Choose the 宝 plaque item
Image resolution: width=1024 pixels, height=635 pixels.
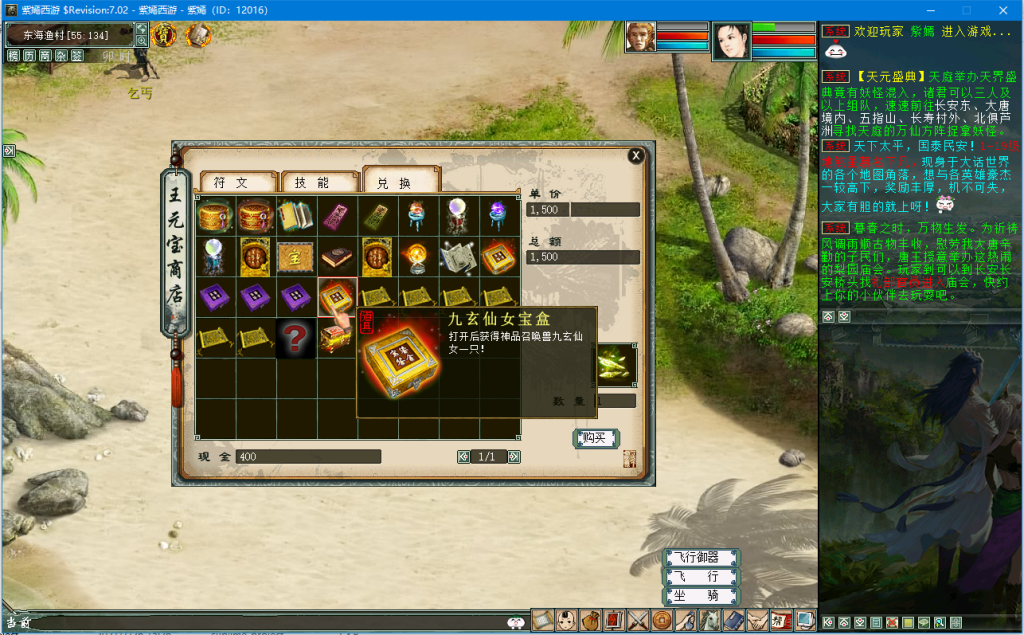(295, 256)
